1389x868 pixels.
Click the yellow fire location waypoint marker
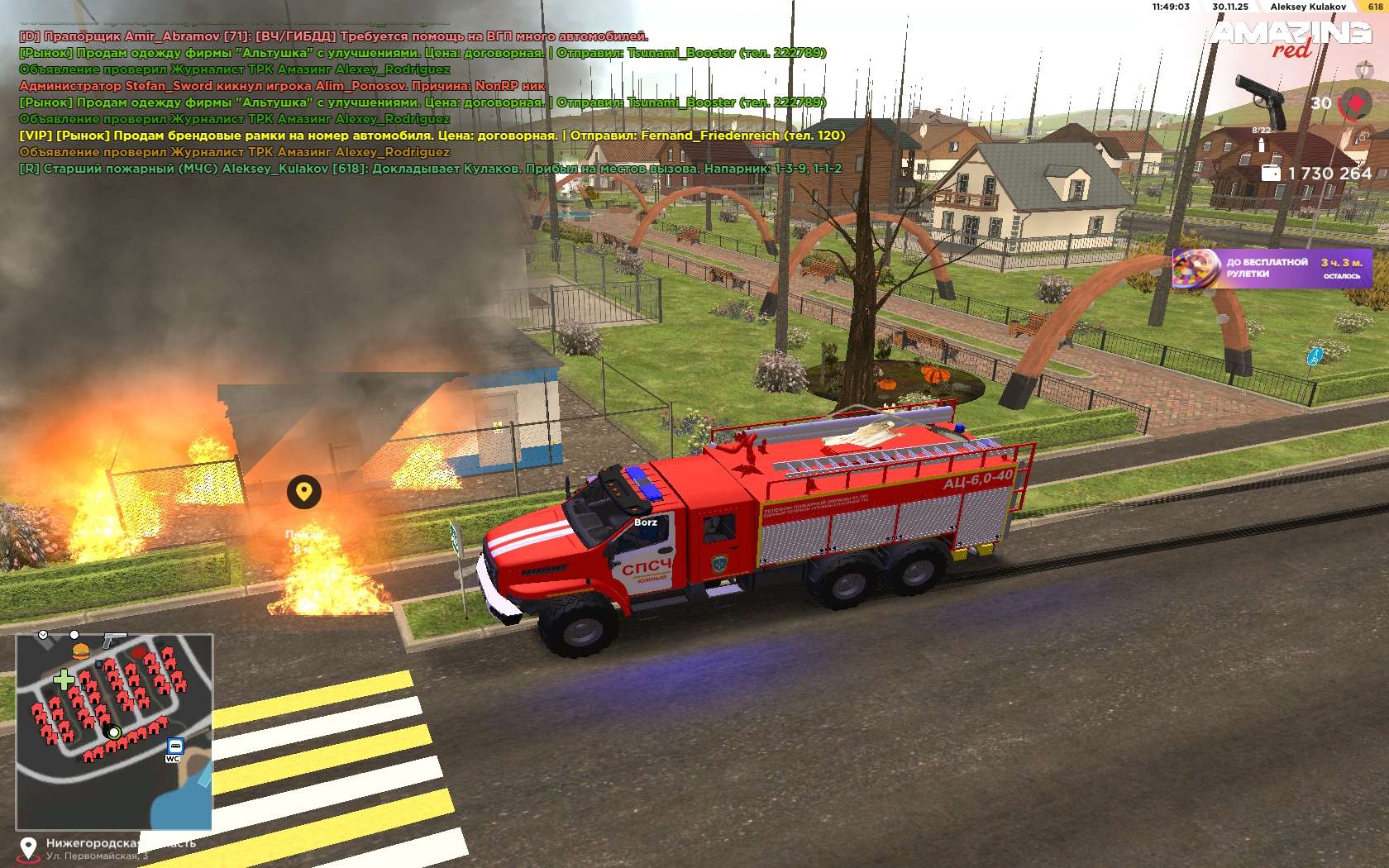click(x=304, y=492)
